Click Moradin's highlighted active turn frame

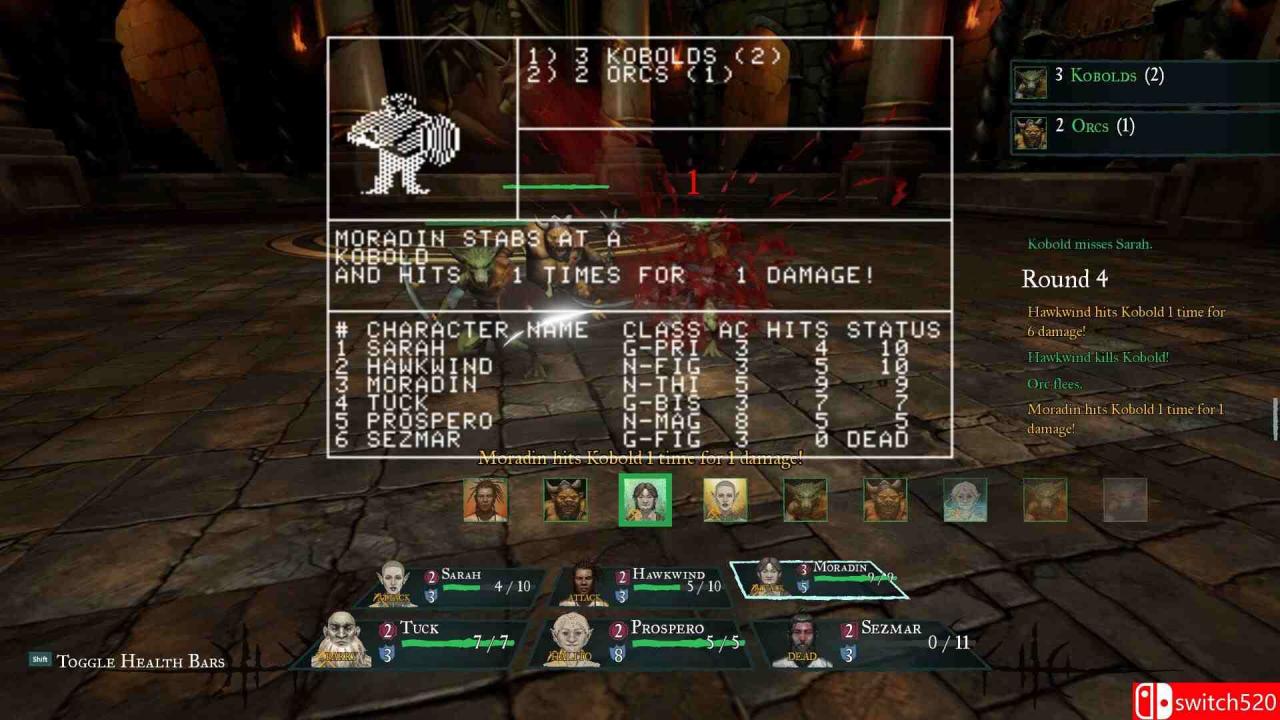(x=820, y=578)
